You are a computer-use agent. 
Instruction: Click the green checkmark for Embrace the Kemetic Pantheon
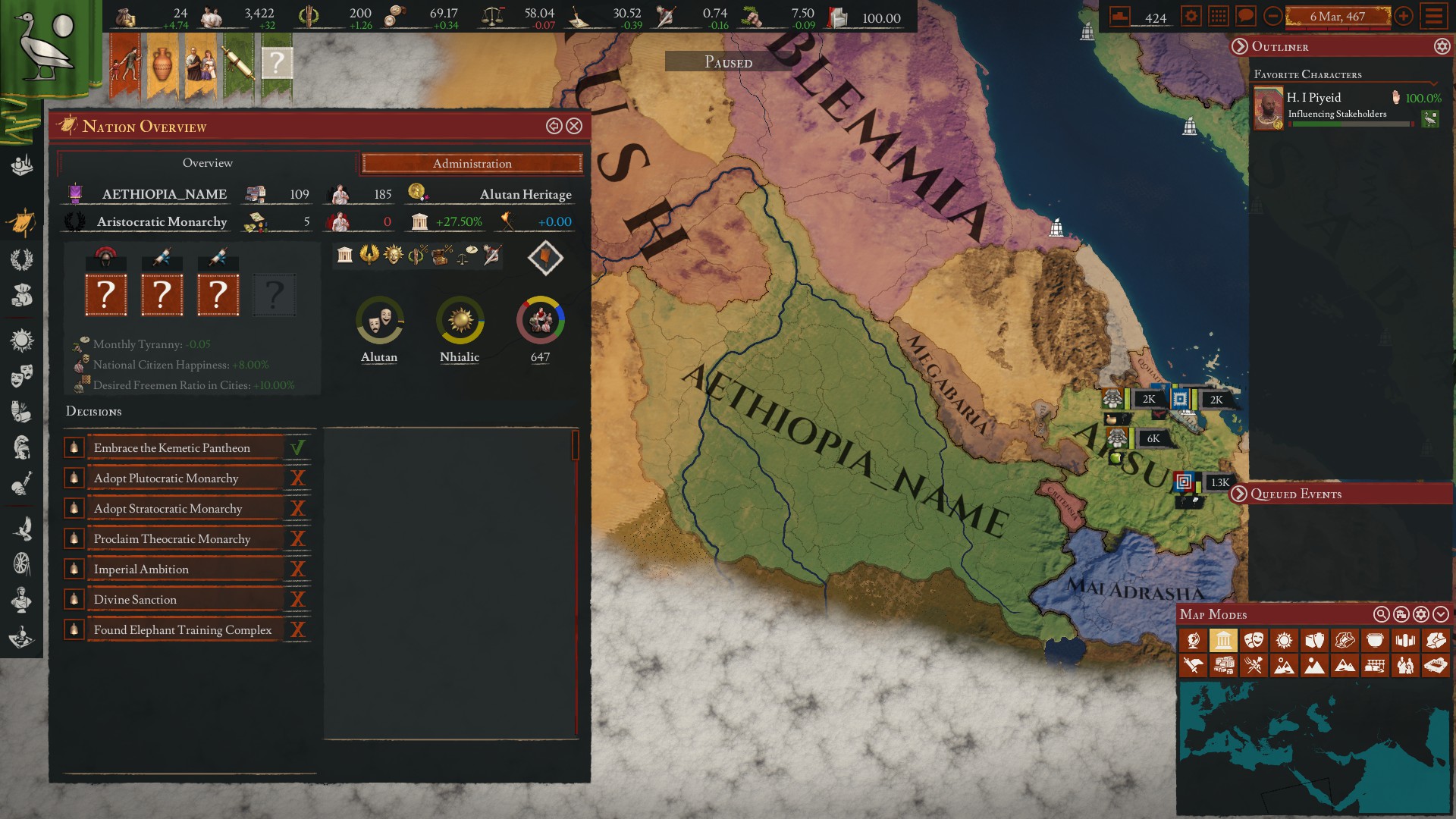299,447
